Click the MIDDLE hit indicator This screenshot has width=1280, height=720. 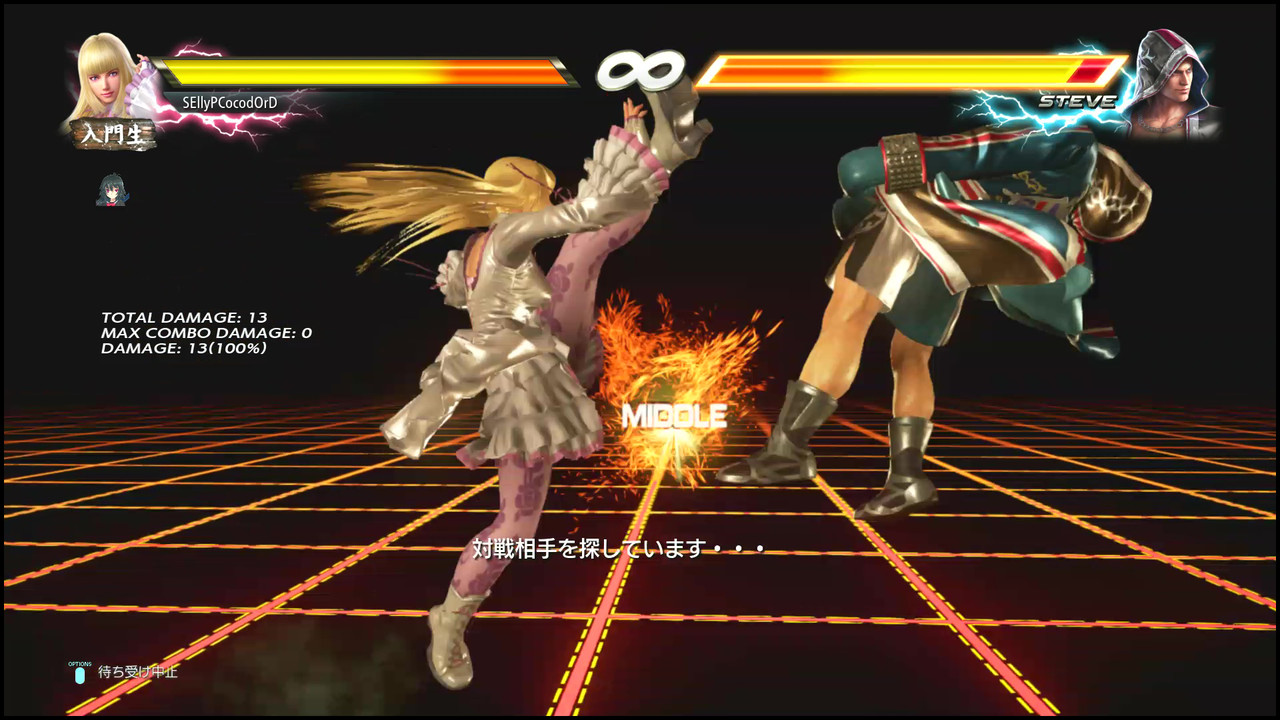click(x=677, y=414)
